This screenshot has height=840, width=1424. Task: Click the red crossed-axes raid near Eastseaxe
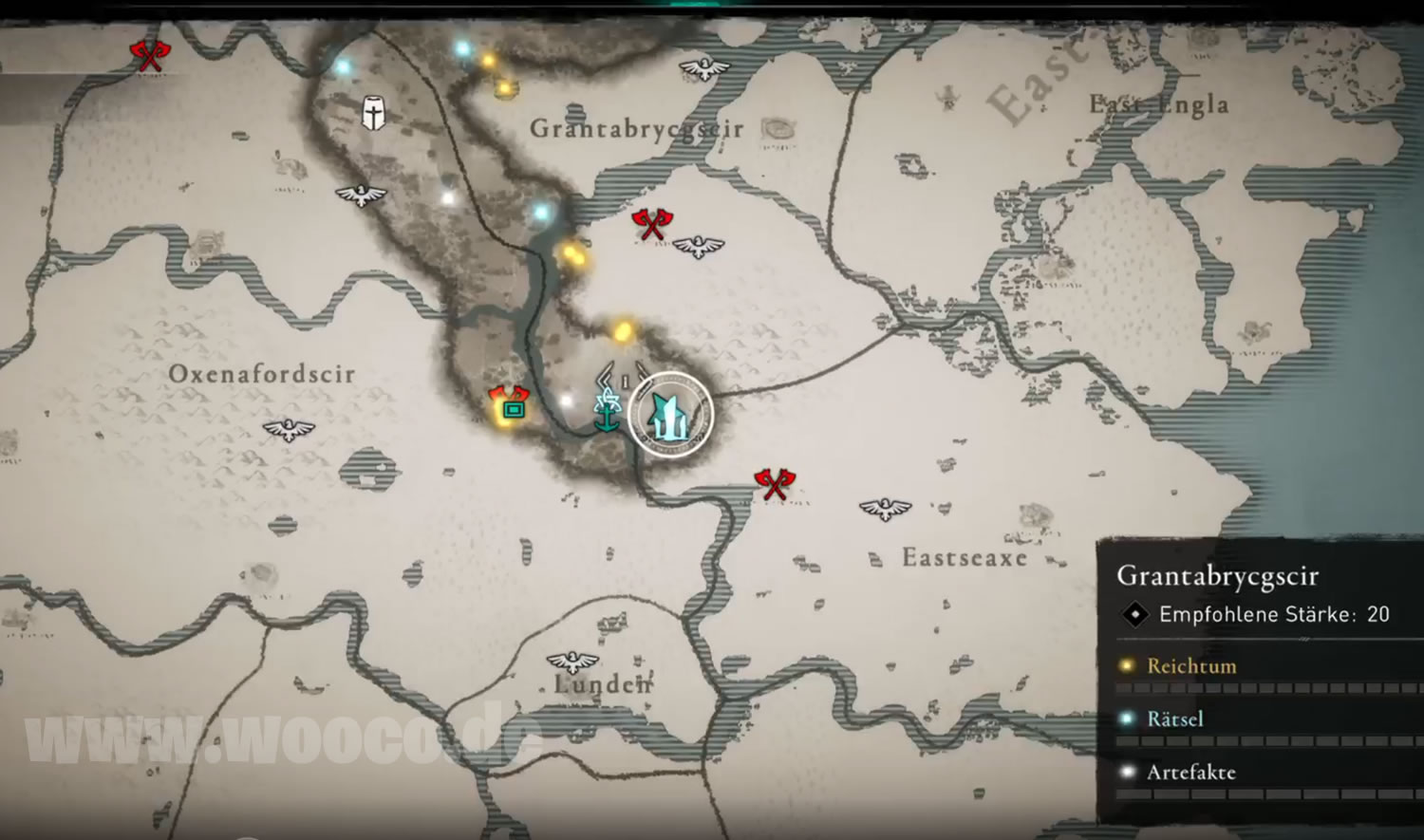(775, 483)
